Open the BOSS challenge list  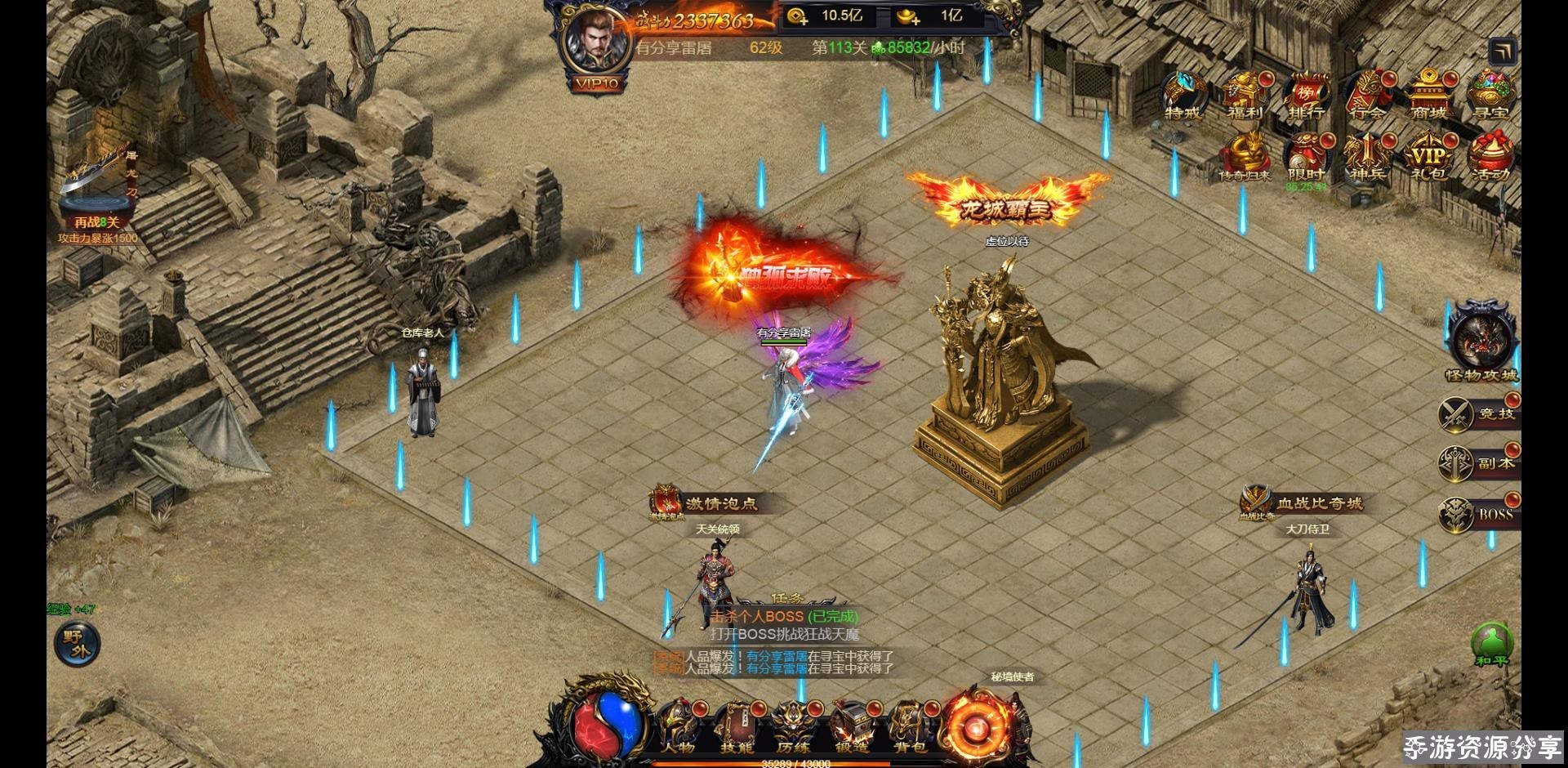click(x=1478, y=514)
